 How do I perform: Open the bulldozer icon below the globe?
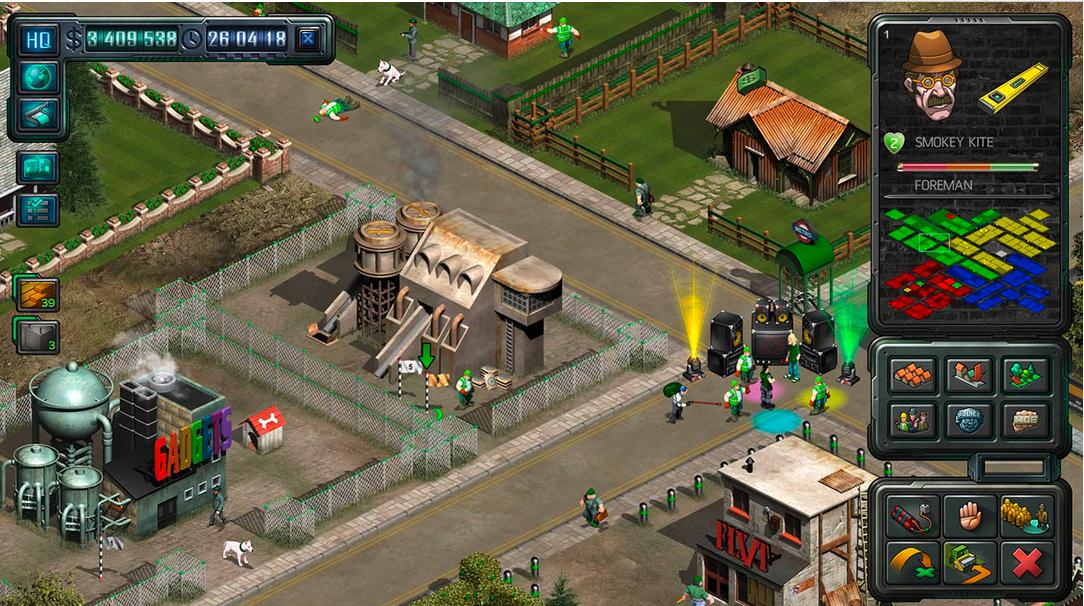click(38, 115)
